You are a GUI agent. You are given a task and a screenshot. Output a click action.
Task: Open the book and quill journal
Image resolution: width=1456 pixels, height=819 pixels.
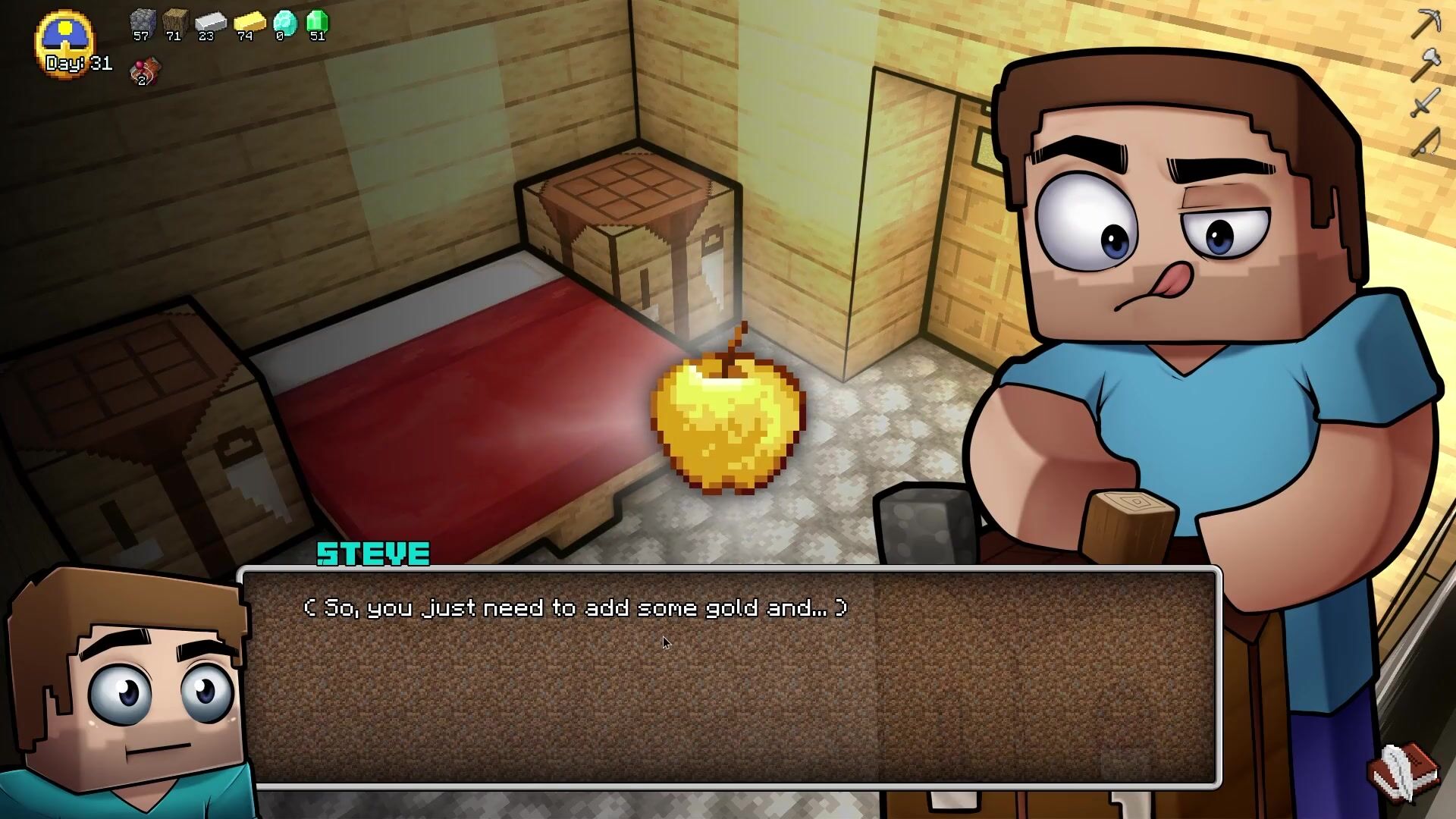[x=1405, y=772]
